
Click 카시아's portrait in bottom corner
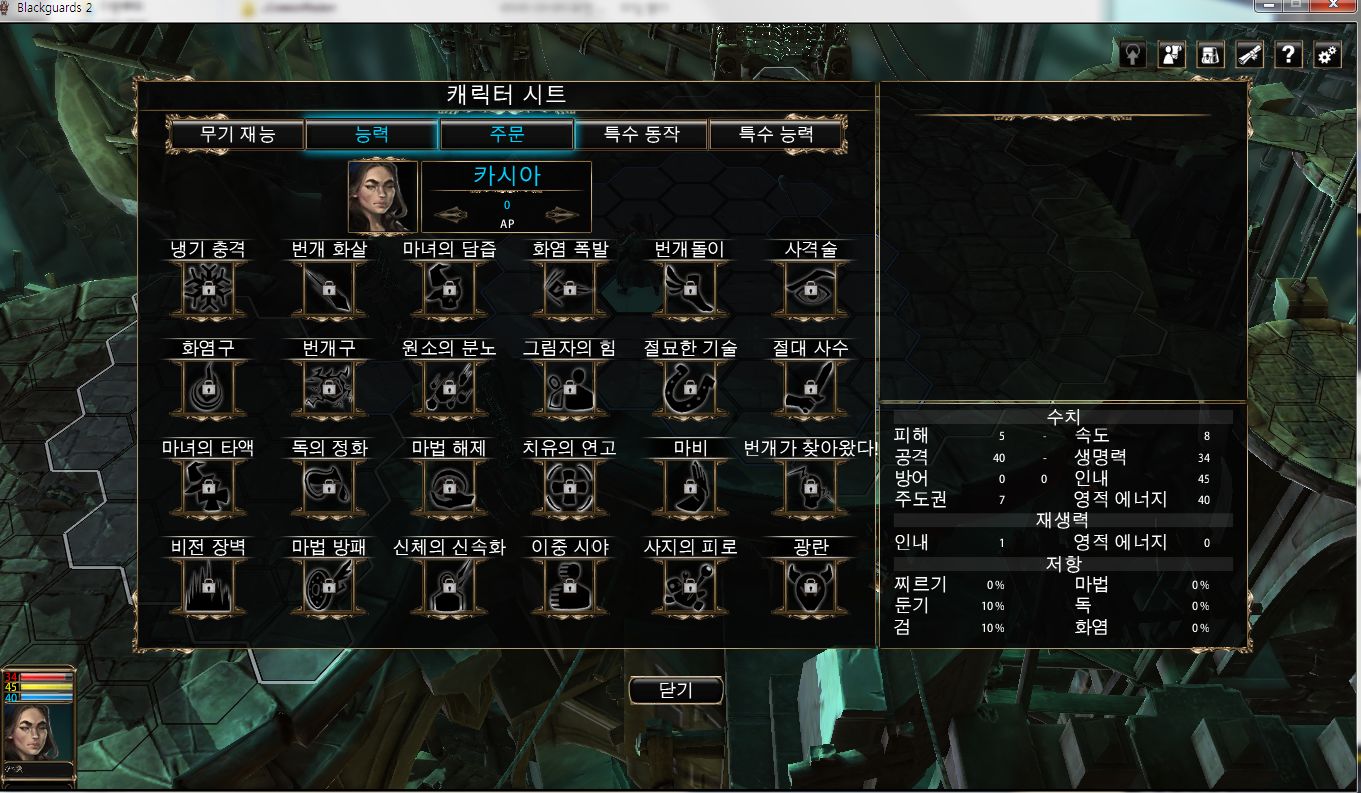click(36, 731)
